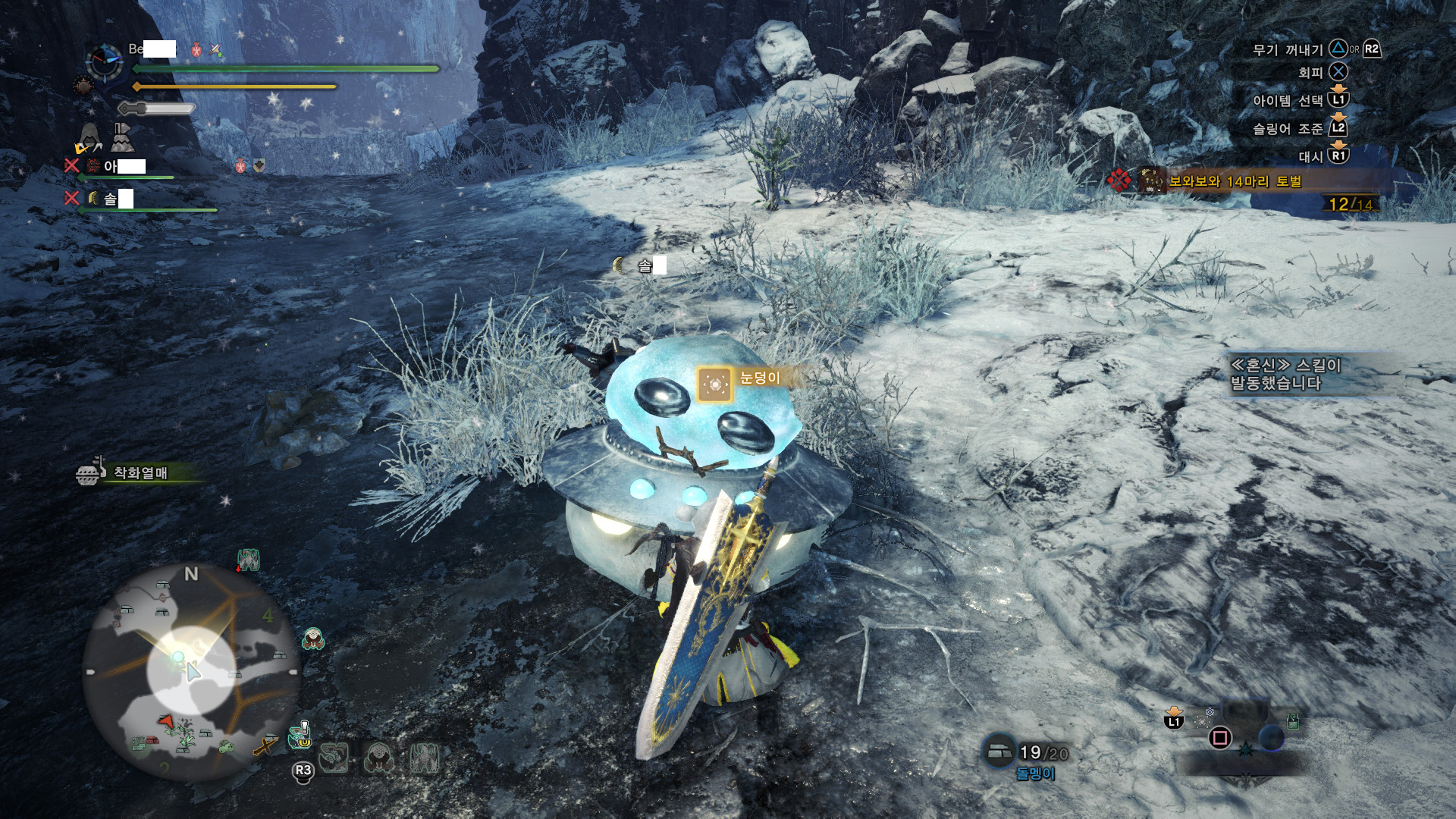Pick the last greyed monster icon in bottom row
The width and height of the screenshot is (1456, 819).
pos(423,758)
